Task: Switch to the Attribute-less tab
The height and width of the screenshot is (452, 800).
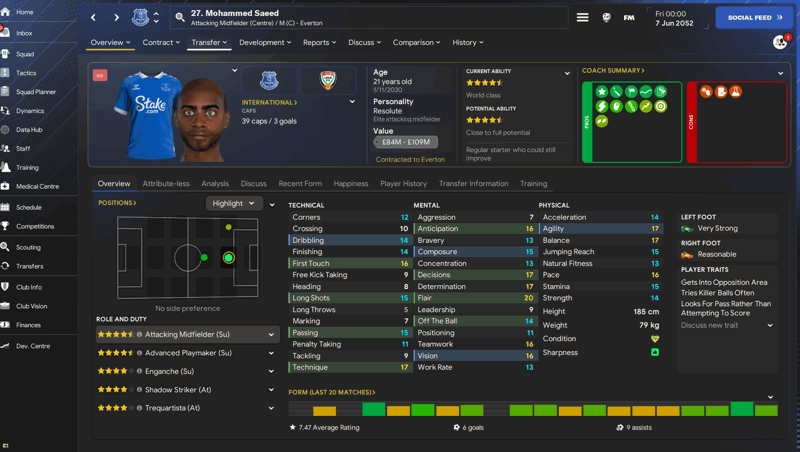Action: click(x=166, y=184)
